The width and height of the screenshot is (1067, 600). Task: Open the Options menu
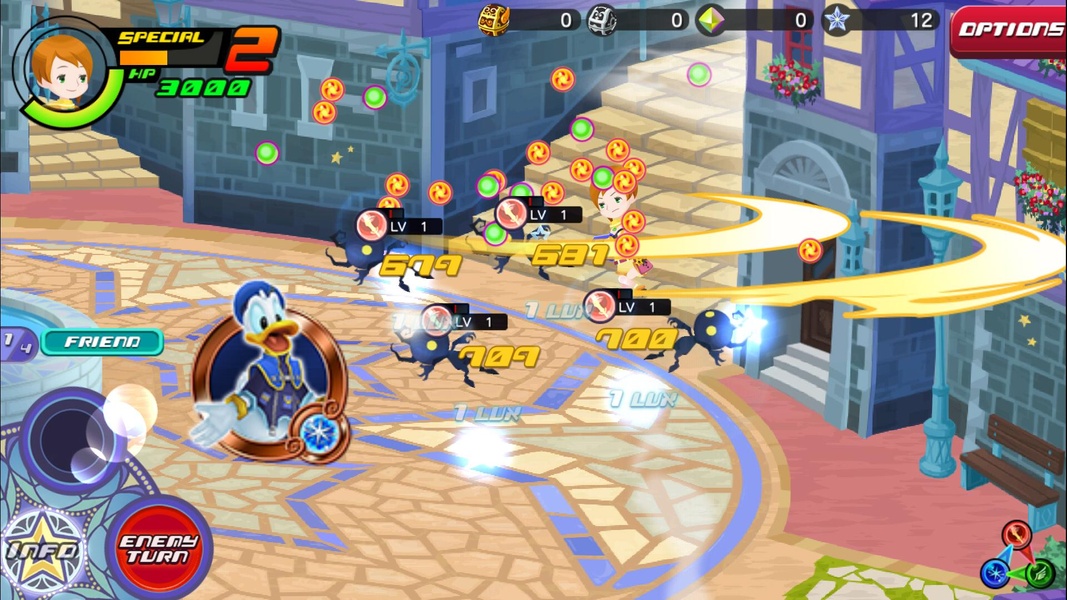[x=1008, y=30]
